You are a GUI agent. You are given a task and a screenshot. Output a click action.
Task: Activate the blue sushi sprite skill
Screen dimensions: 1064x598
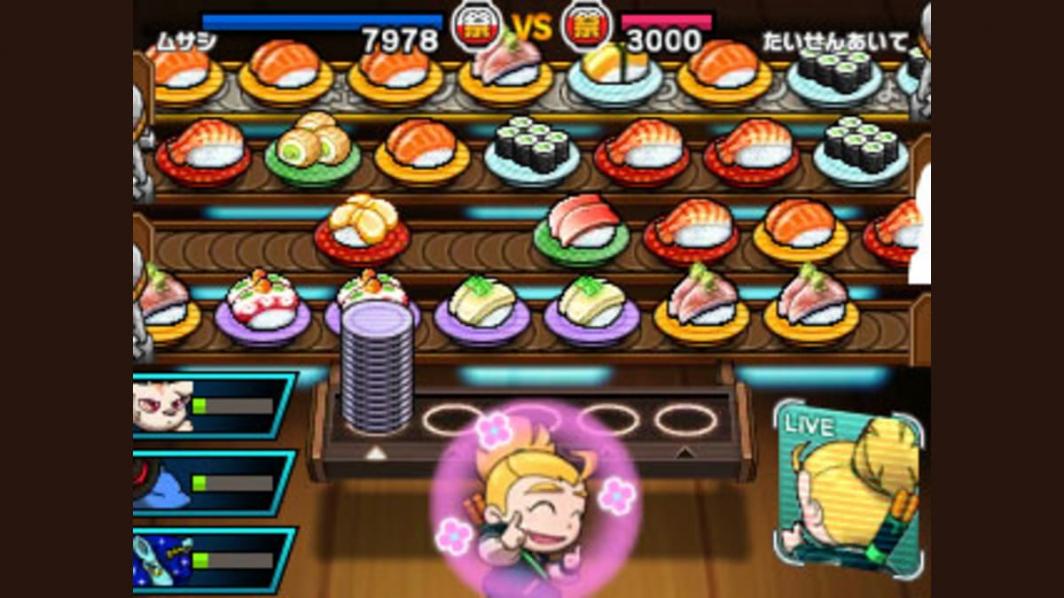click(x=212, y=483)
